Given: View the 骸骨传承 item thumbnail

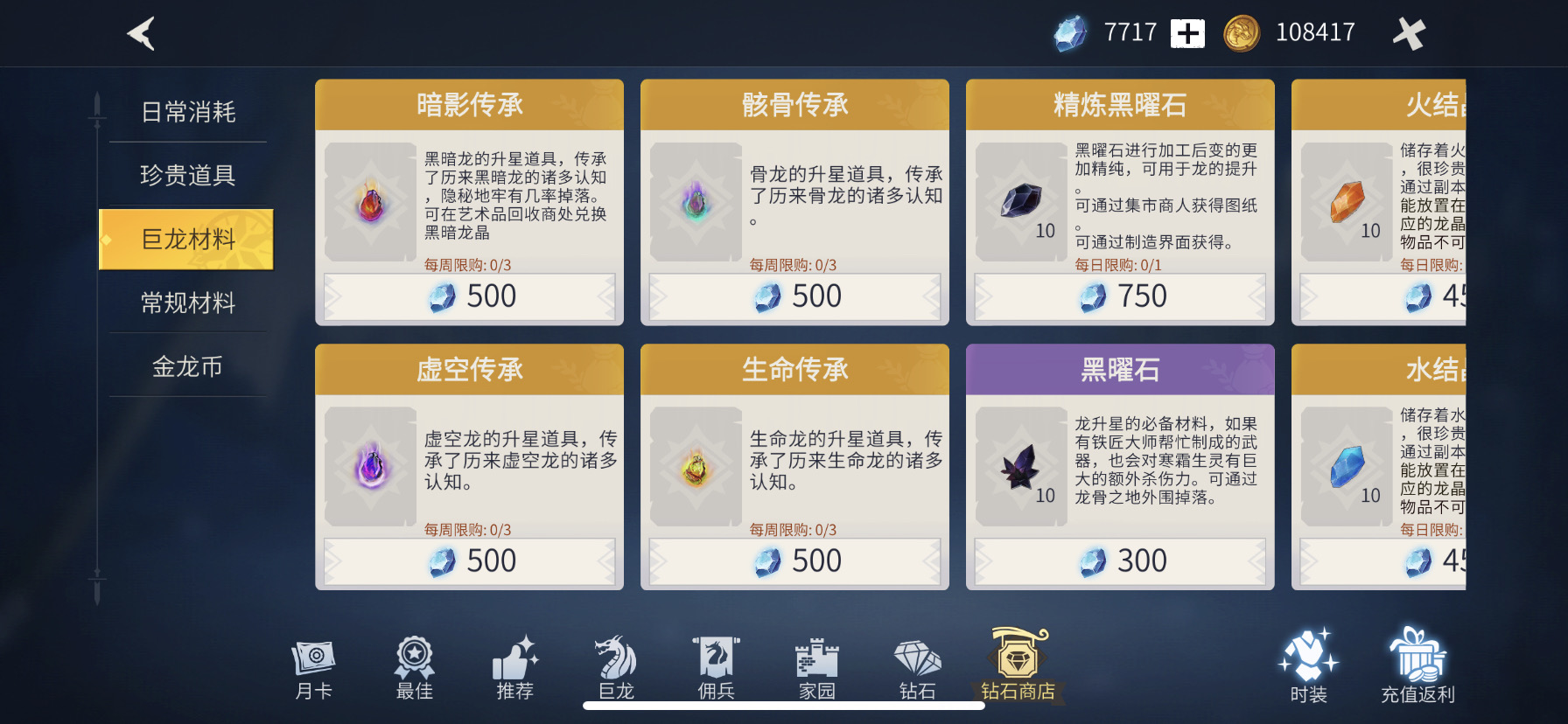Looking at the screenshot, I should [x=696, y=201].
